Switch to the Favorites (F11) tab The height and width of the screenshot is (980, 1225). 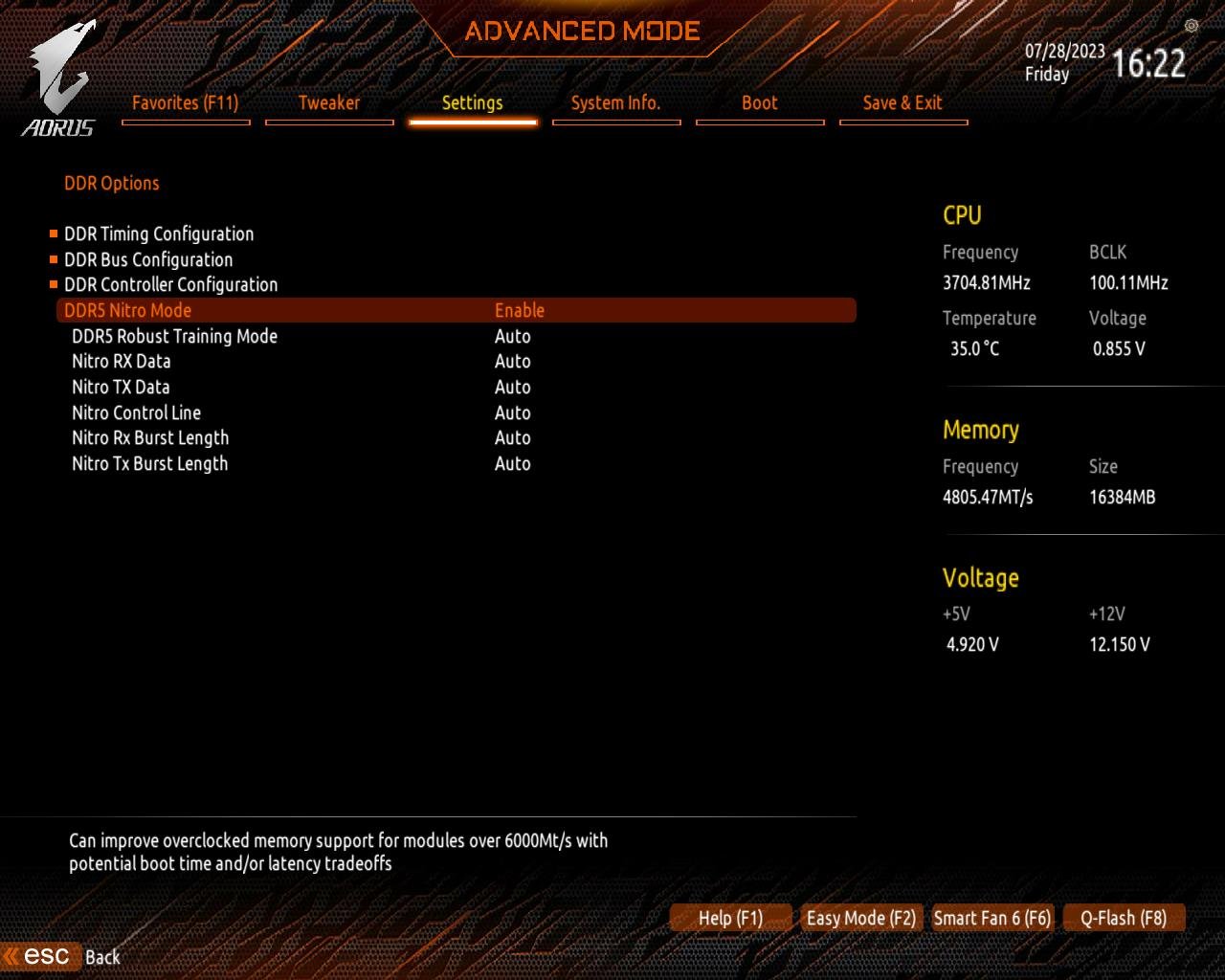pyautogui.click(x=186, y=103)
